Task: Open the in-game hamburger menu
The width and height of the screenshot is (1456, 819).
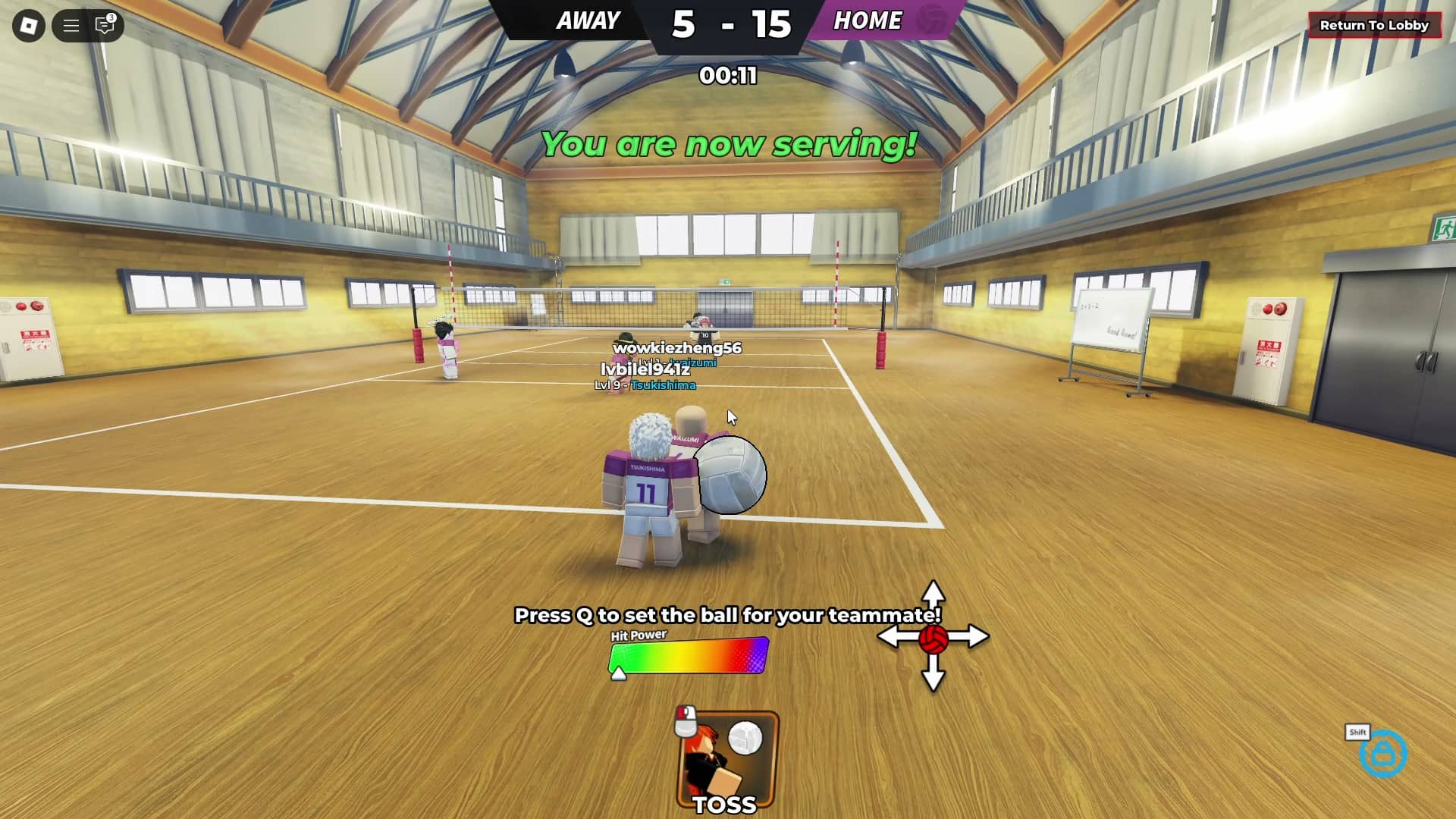Action: tap(71, 25)
